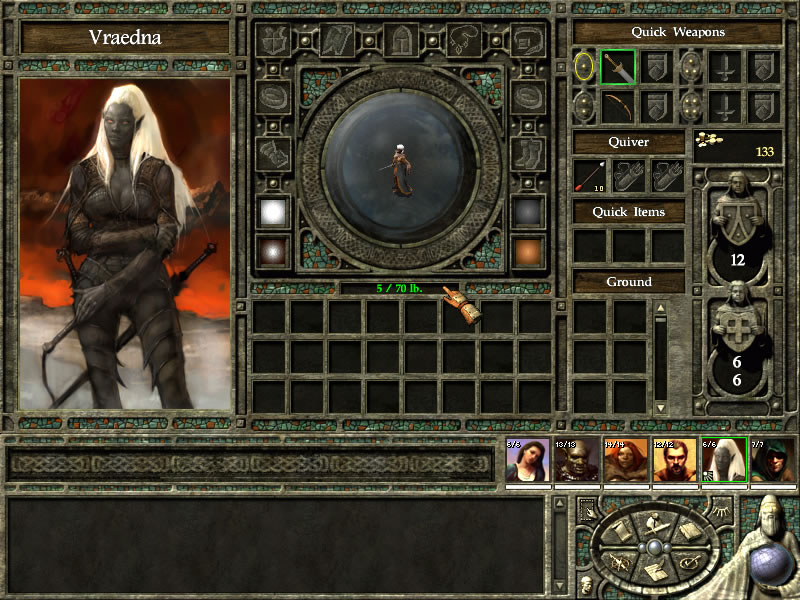The width and height of the screenshot is (800, 600).
Task: Click the white major color swatch
Action: pyautogui.click(x=273, y=211)
